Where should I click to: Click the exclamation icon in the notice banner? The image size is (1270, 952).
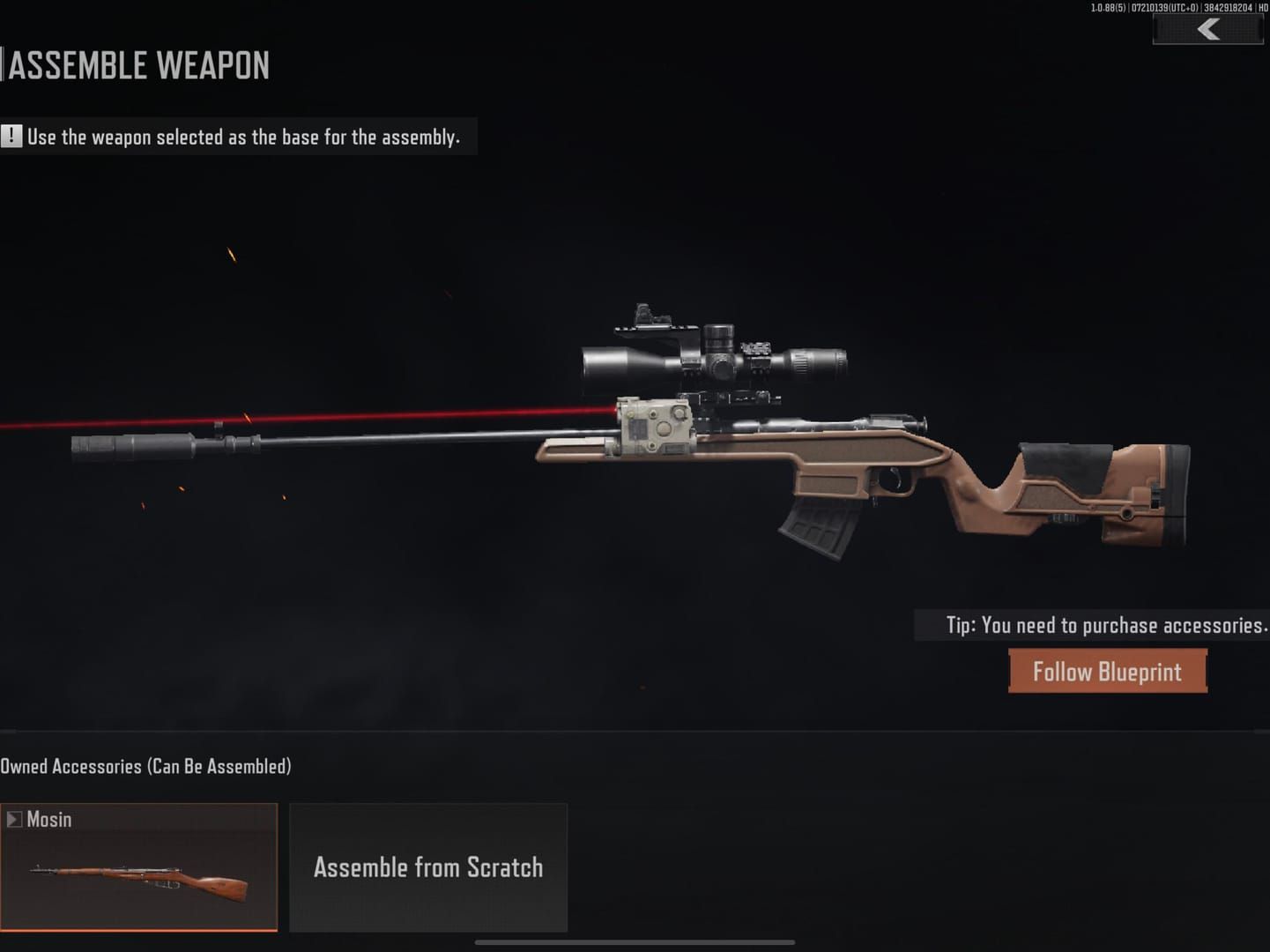pos(12,136)
